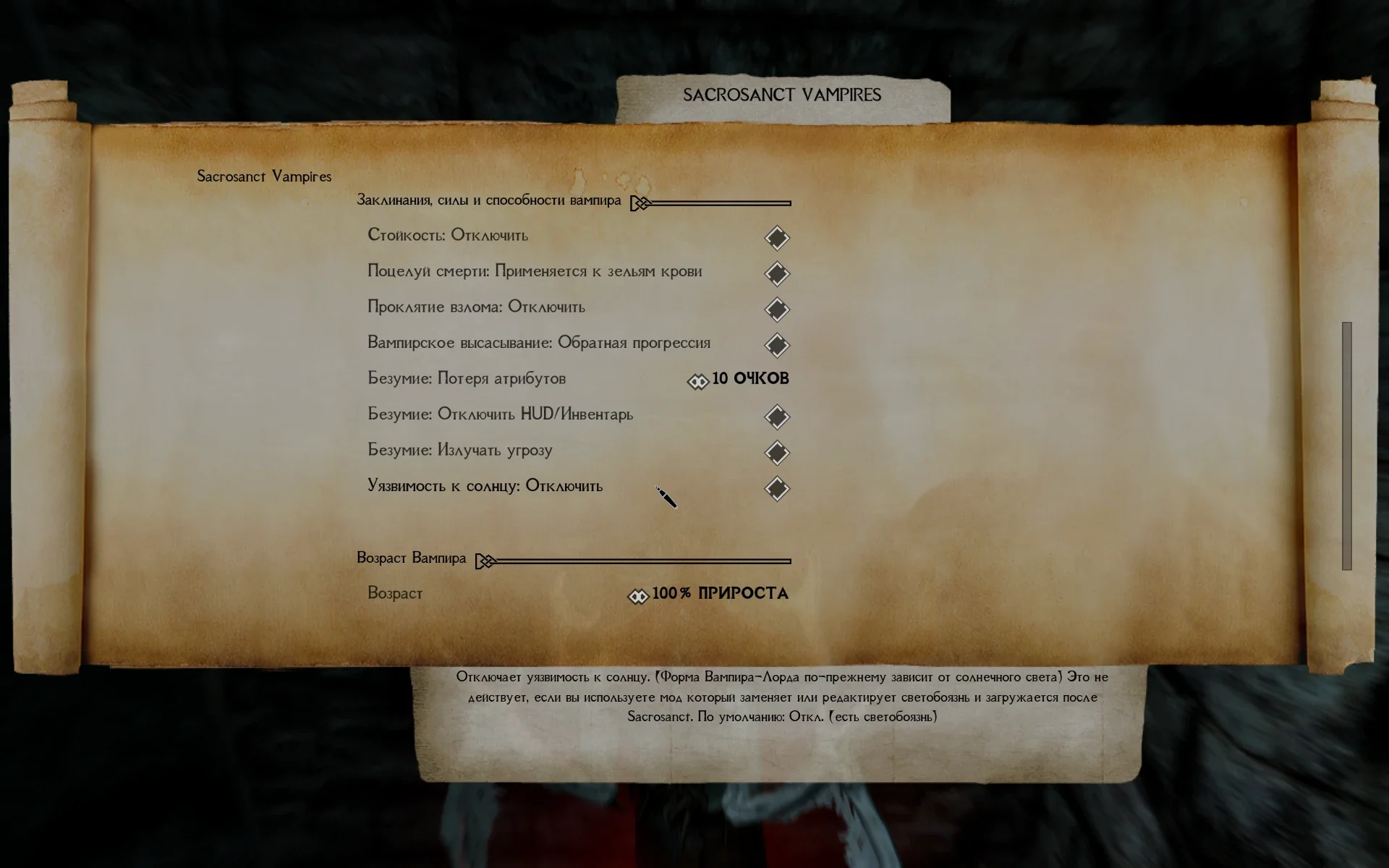The image size is (1389, 868).
Task: Click the SACROSANCT VAMPIRES page title
Action: pos(783,94)
